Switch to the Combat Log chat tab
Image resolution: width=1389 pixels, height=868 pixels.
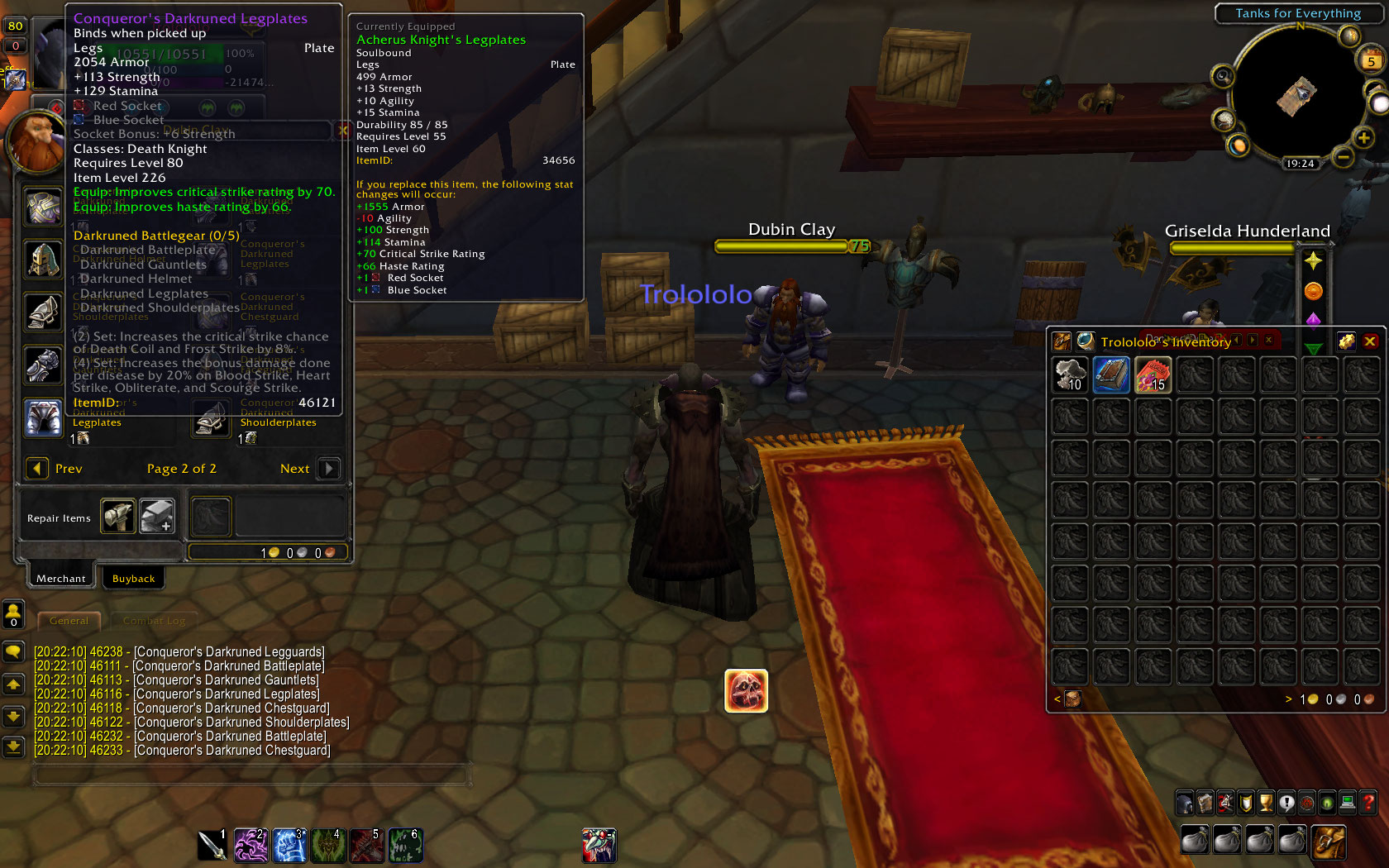154,620
